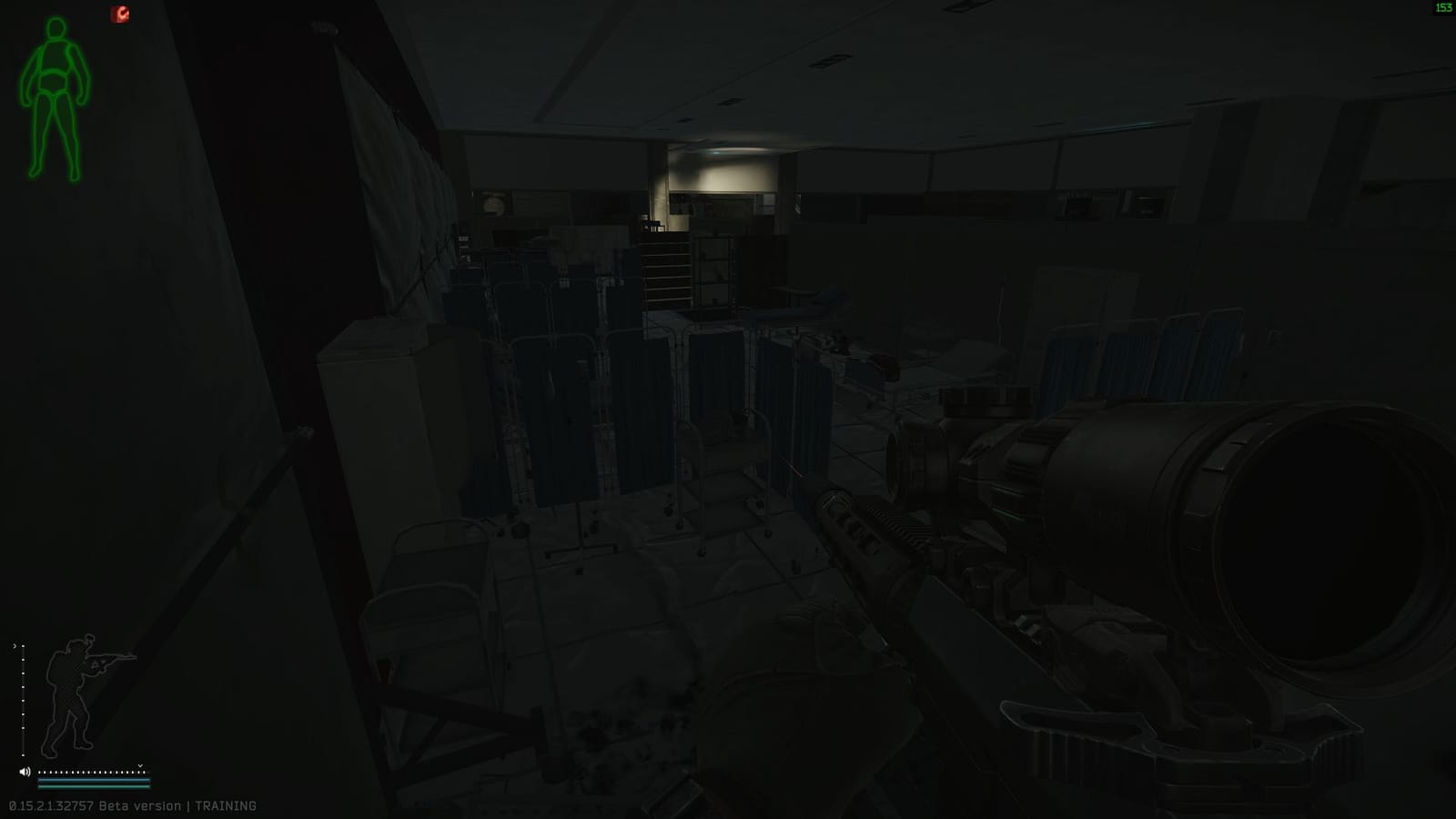The image size is (1456, 819).
Task: Click the vertical dotted stance level slider
Action: coord(23,701)
